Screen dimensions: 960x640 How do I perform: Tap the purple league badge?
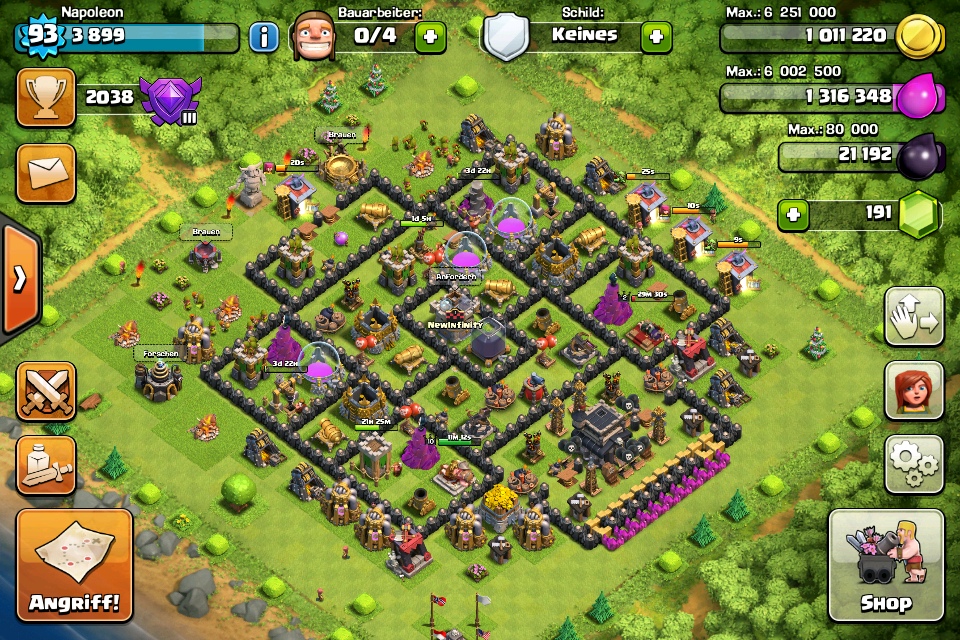point(170,99)
